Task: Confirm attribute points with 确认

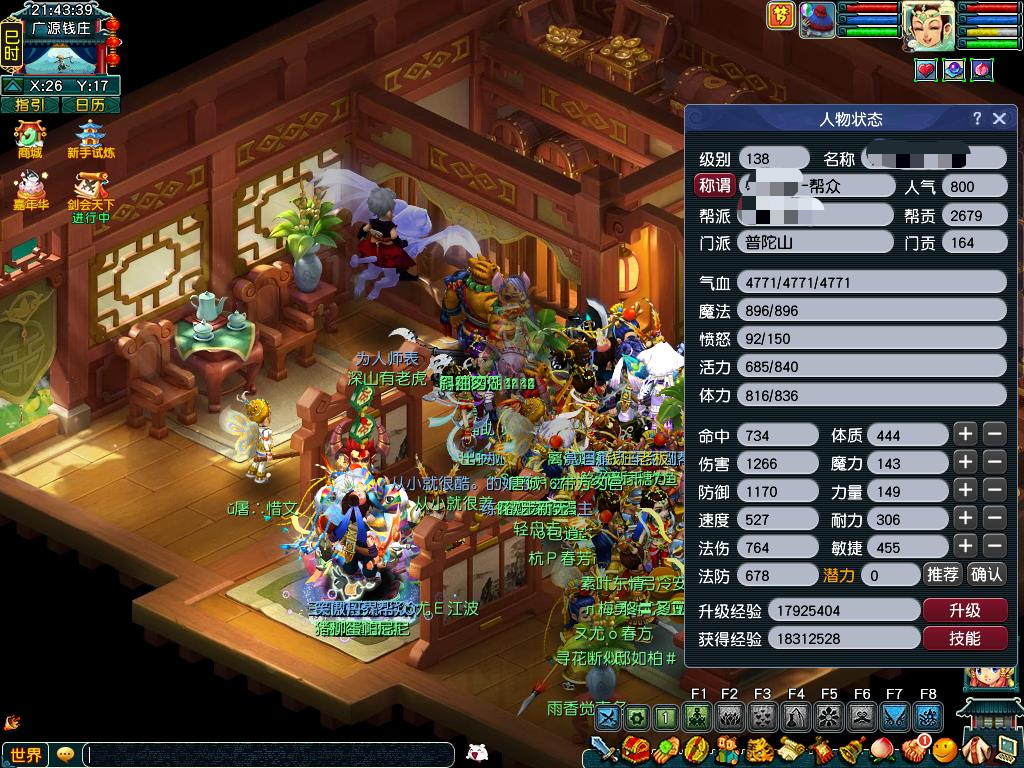Action: coord(987,575)
